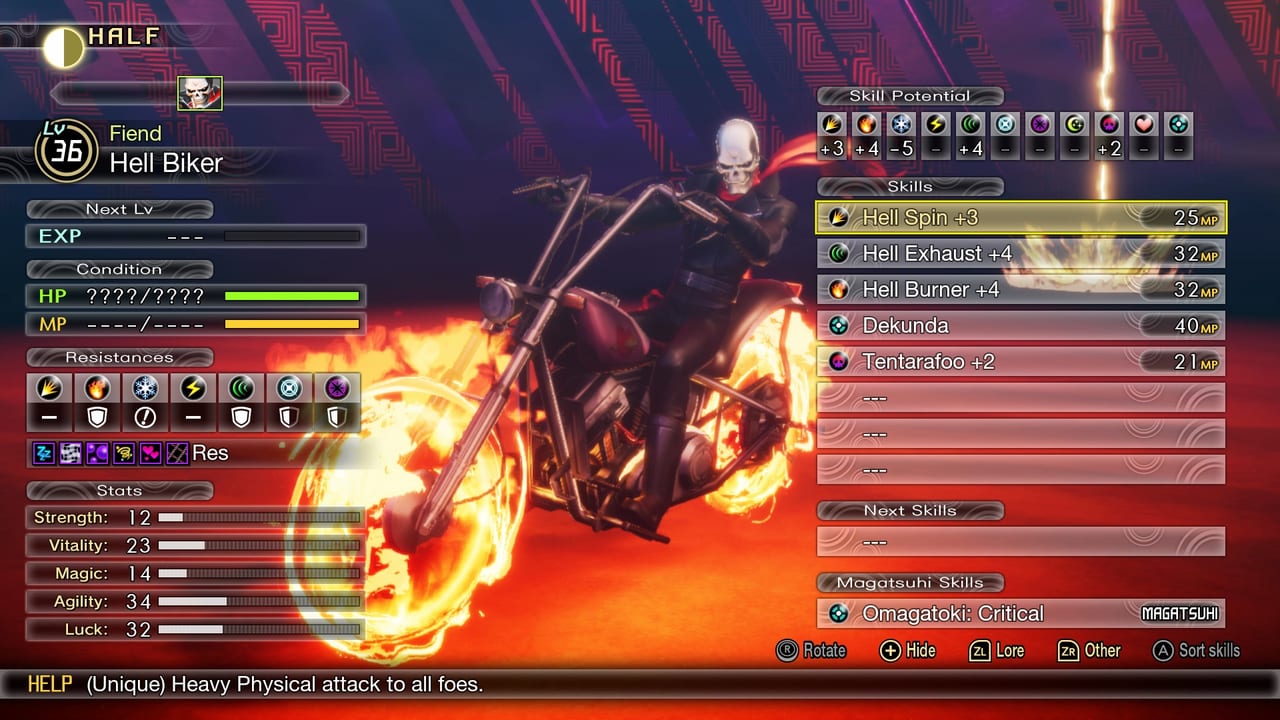Click Sort skills at the bottom right

tap(1197, 651)
